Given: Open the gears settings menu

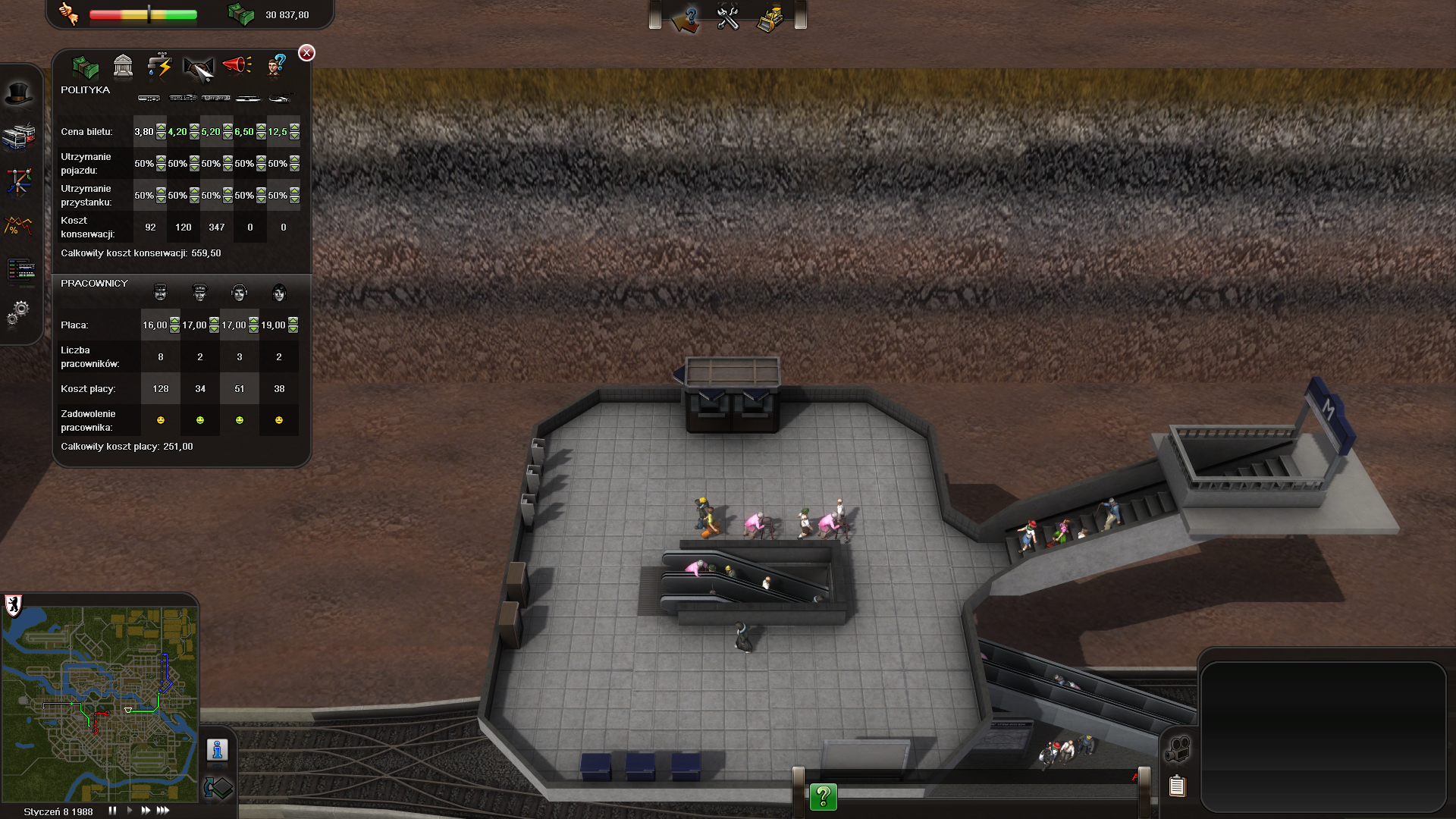Looking at the screenshot, I should click(x=19, y=312).
